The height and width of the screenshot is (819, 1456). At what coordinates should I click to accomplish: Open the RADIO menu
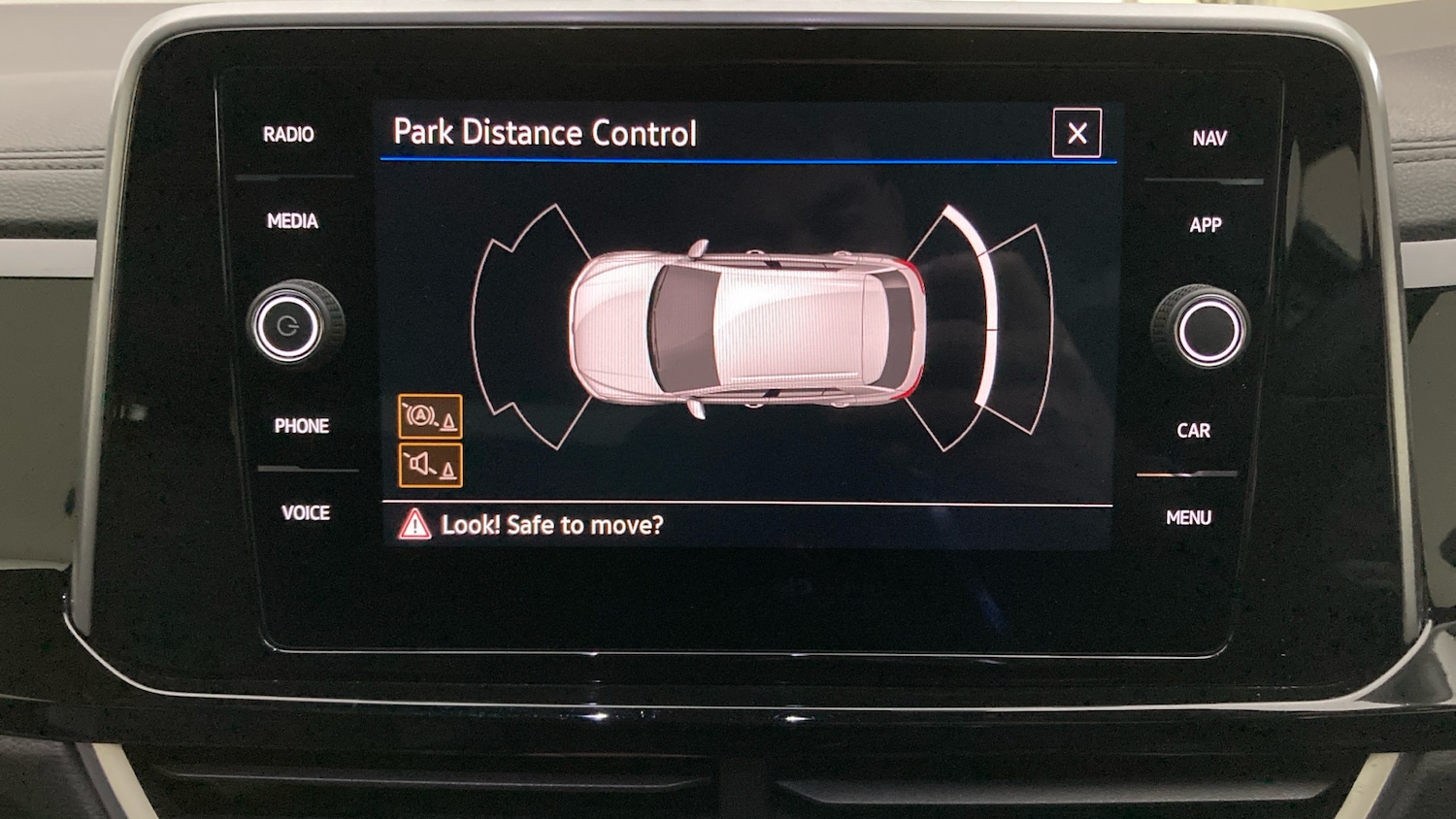point(288,135)
